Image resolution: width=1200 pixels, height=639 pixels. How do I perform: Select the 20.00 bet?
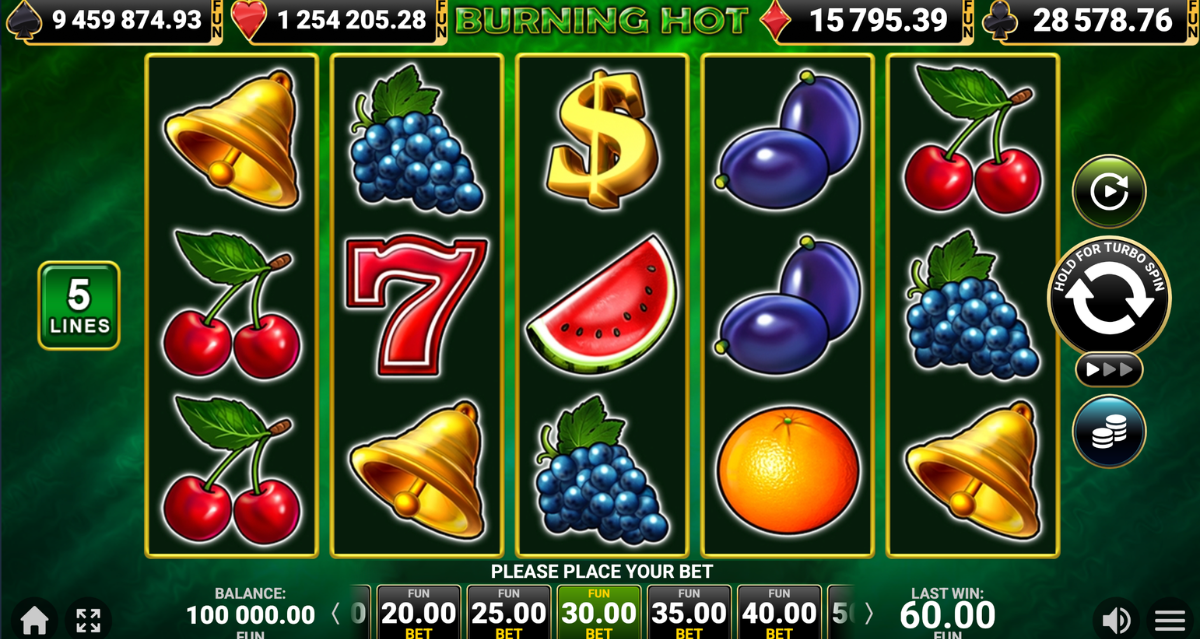tap(418, 612)
